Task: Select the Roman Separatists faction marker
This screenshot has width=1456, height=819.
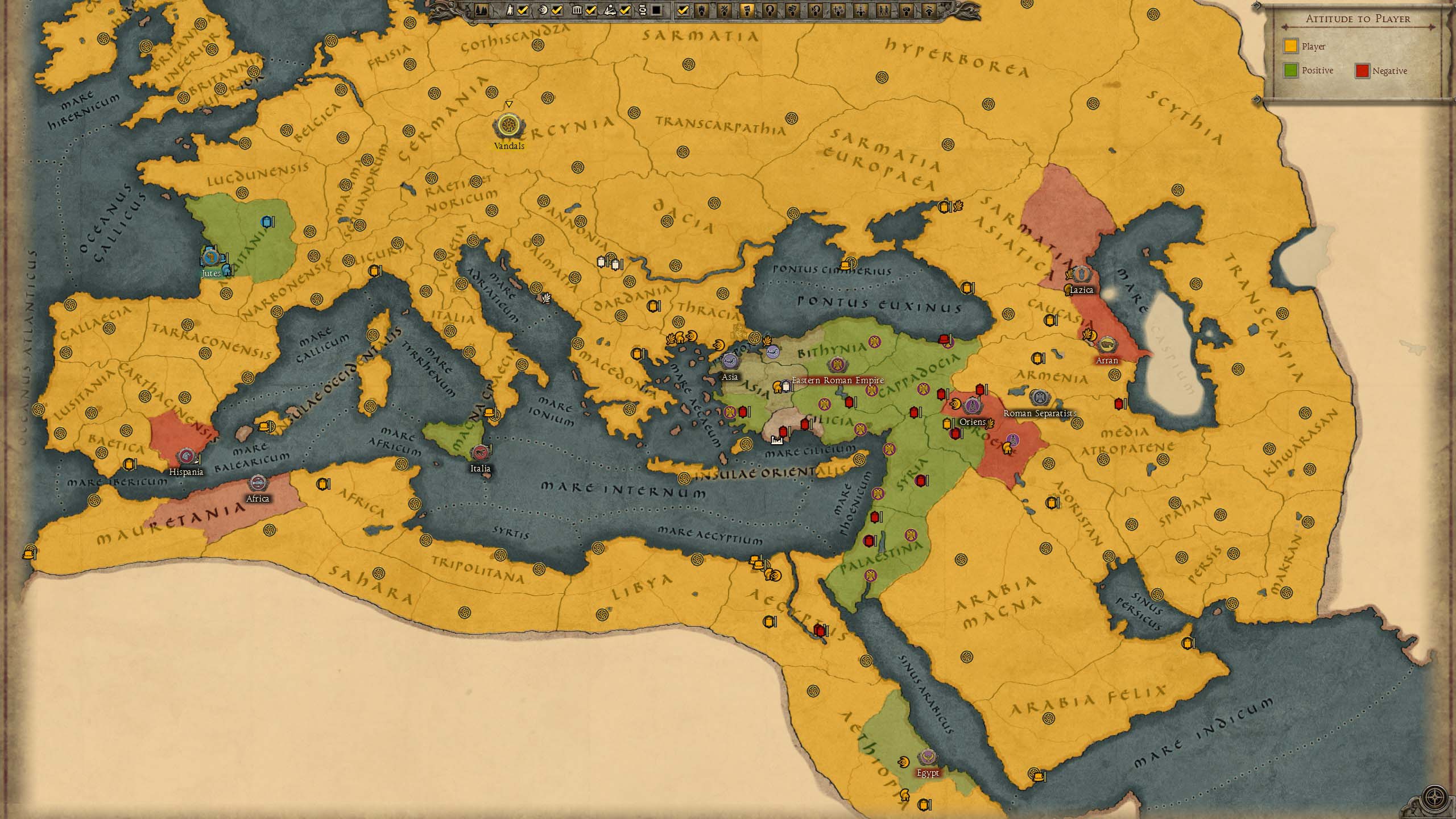Action: point(1039,398)
